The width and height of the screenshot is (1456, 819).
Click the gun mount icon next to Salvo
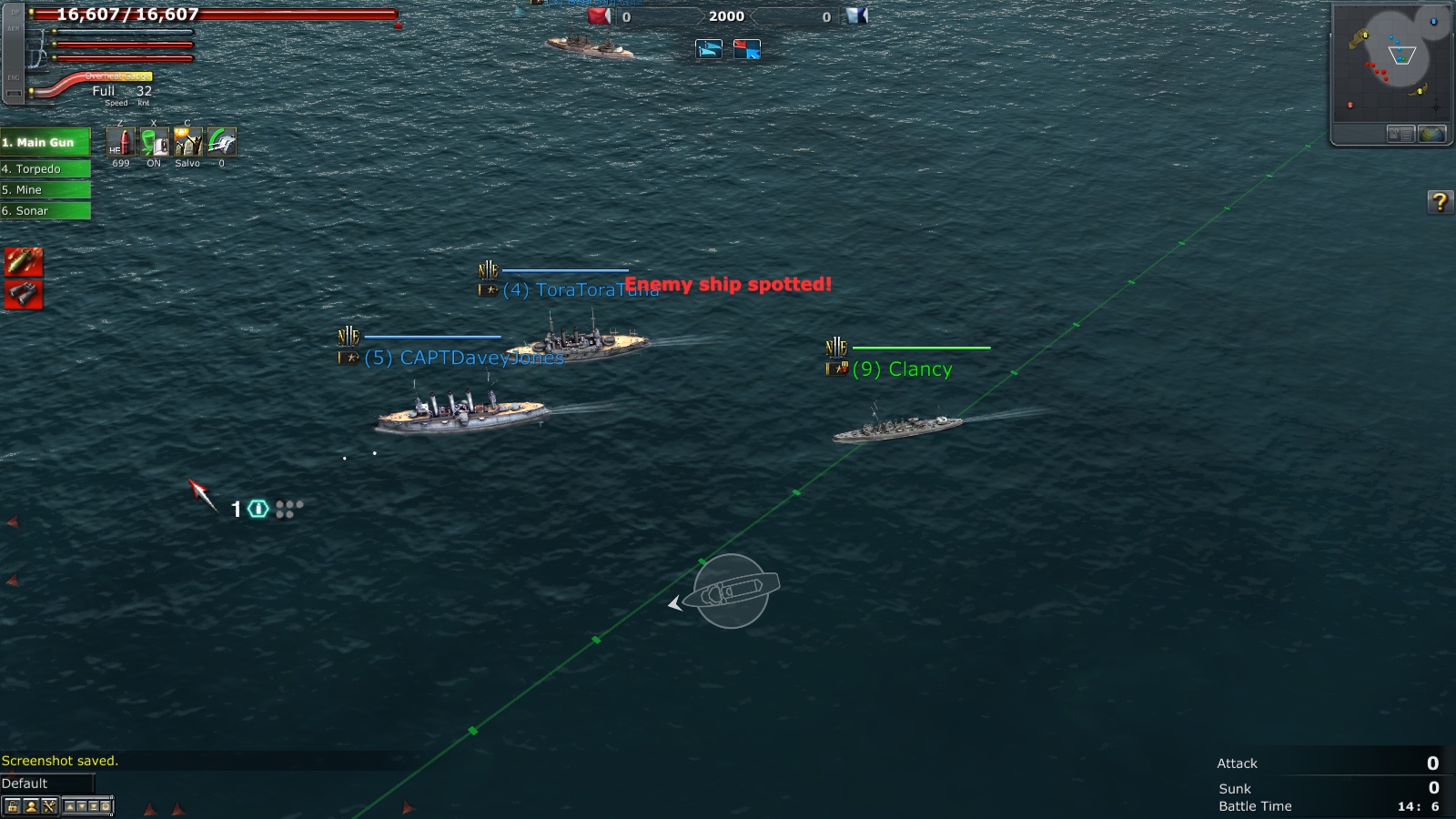click(x=221, y=141)
